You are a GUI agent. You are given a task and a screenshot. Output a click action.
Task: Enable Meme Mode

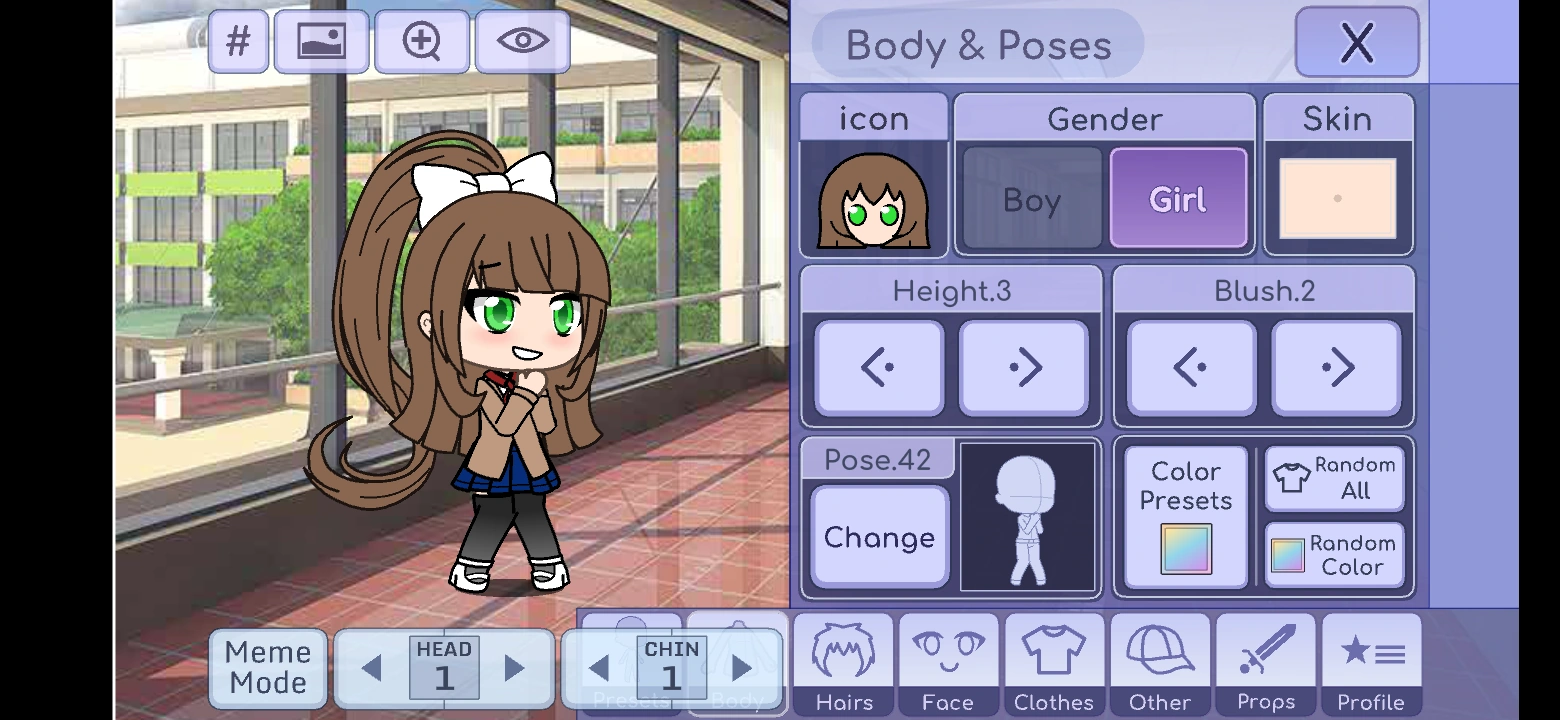[267, 668]
